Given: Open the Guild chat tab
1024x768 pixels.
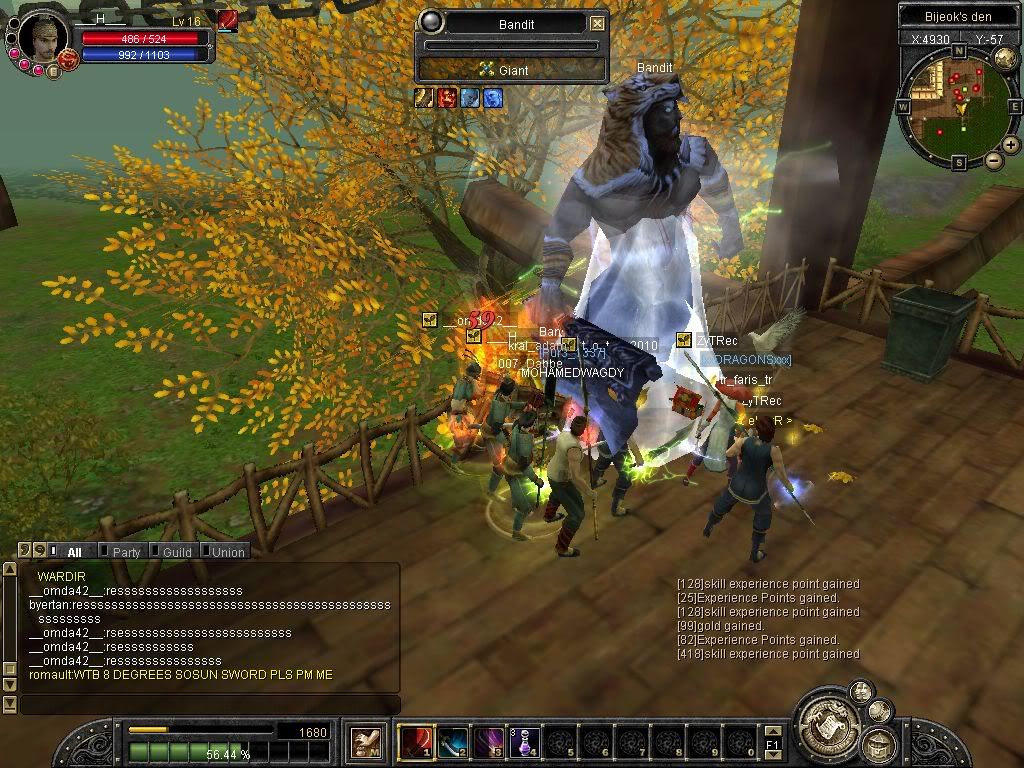Looking at the screenshot, I should pos(177,551).
